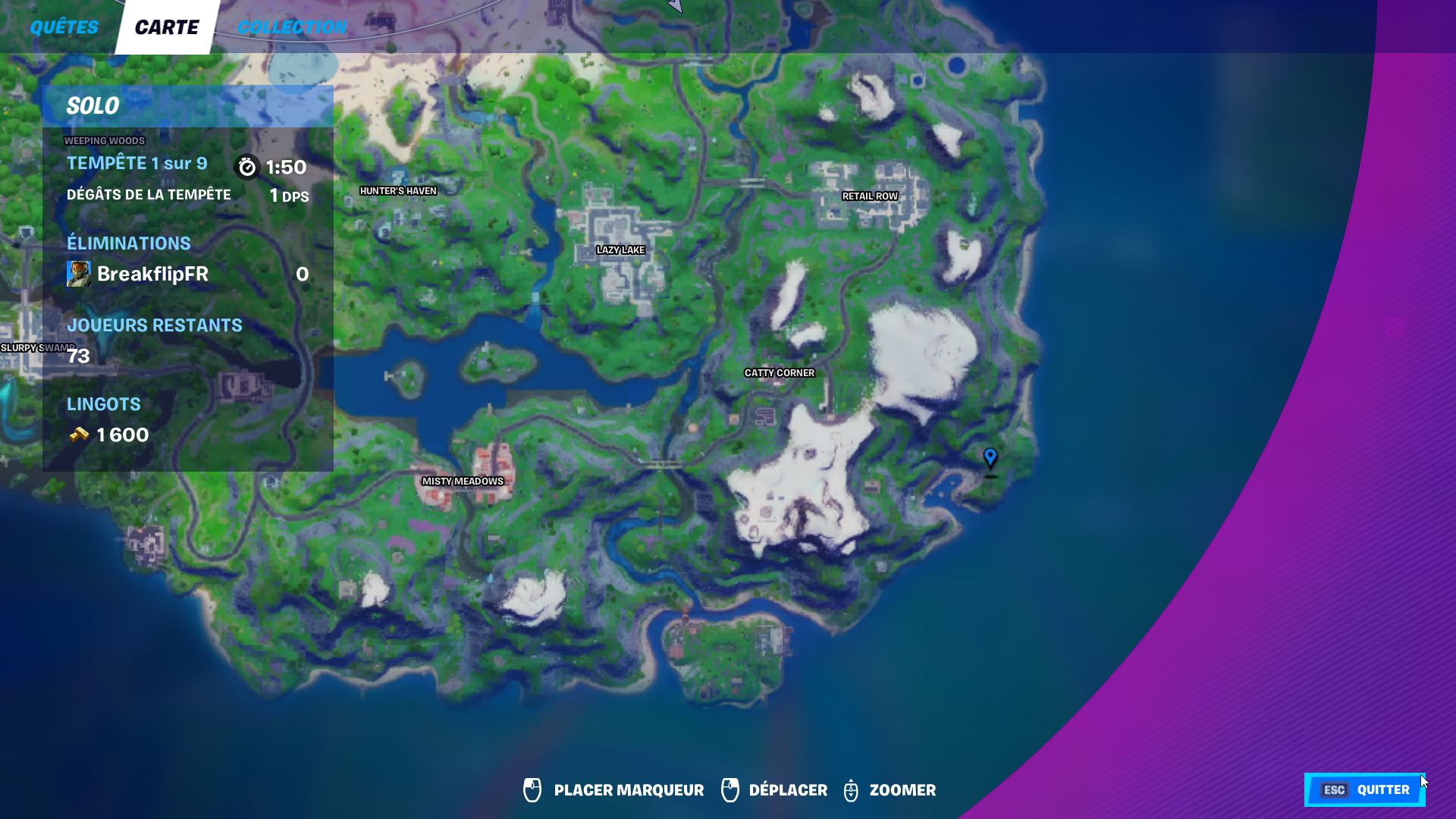
Task: Click the right-mouse Déplacer icon
Action: [730, 789]
